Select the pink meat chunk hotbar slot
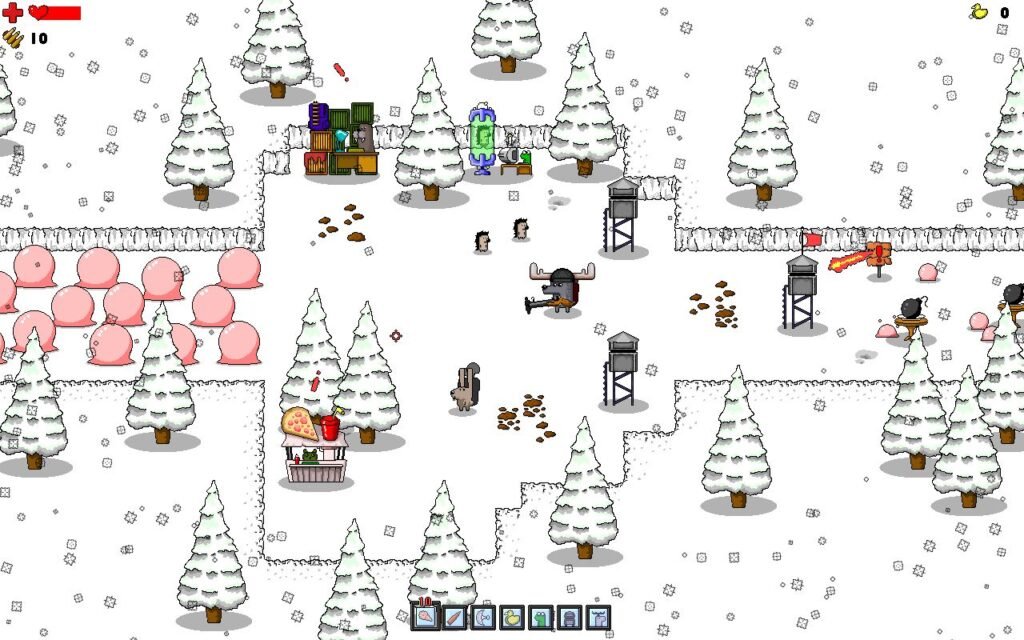The height and width of the screenshot is (640, 1024). 425,617
